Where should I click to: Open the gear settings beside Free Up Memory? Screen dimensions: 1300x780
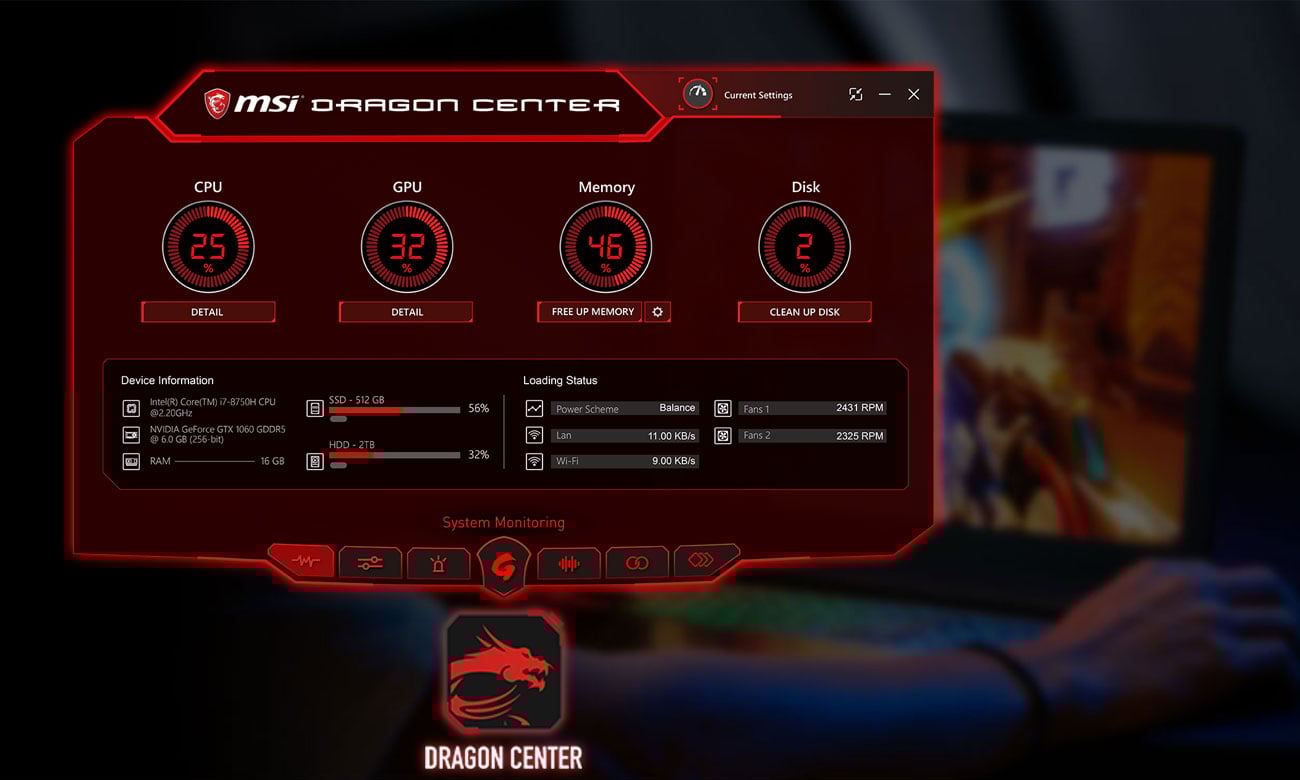657,312
